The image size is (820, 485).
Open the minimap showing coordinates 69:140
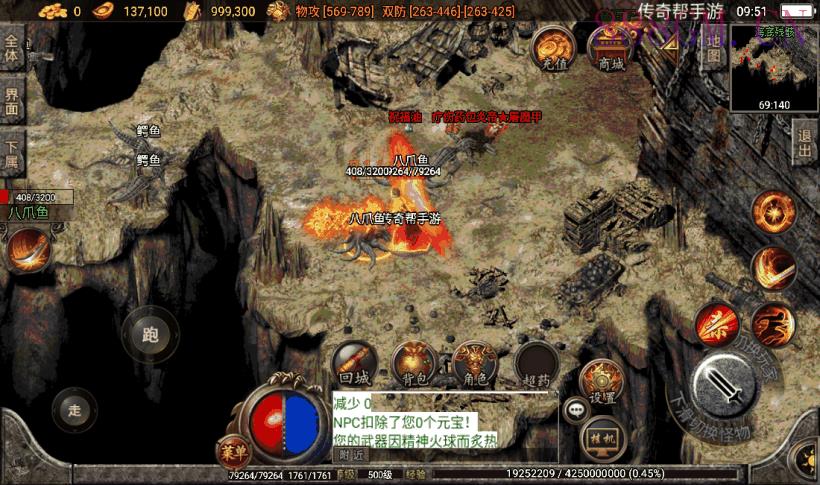pos(774,68)
